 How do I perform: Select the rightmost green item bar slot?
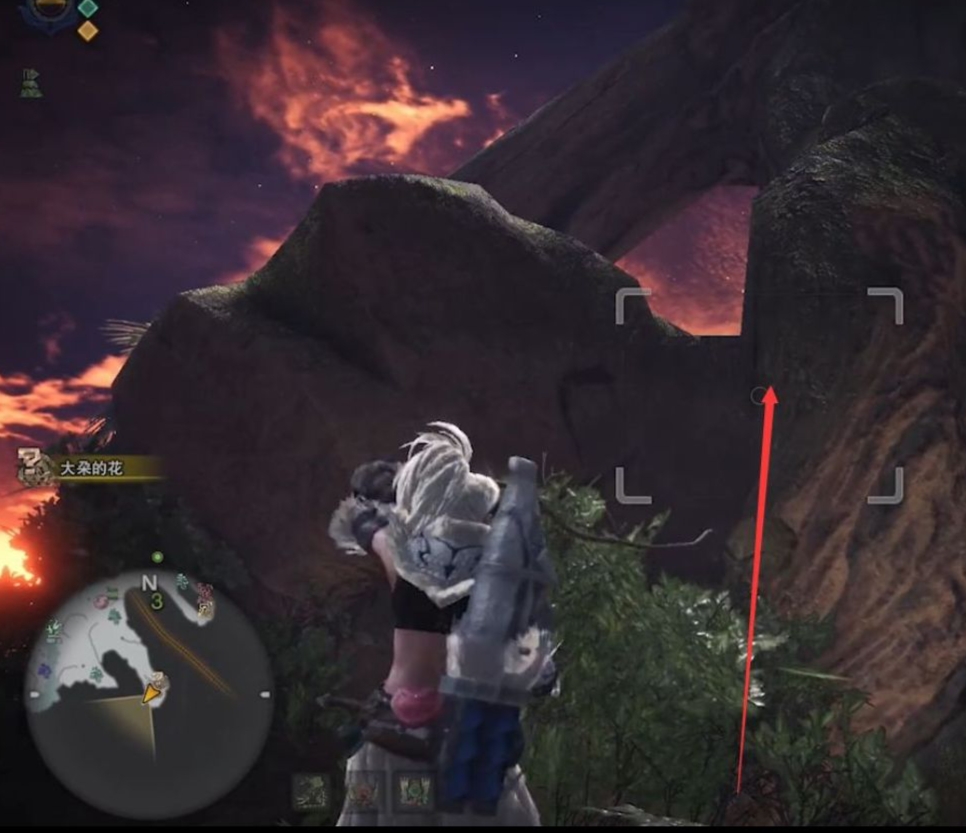pos(412,789)
